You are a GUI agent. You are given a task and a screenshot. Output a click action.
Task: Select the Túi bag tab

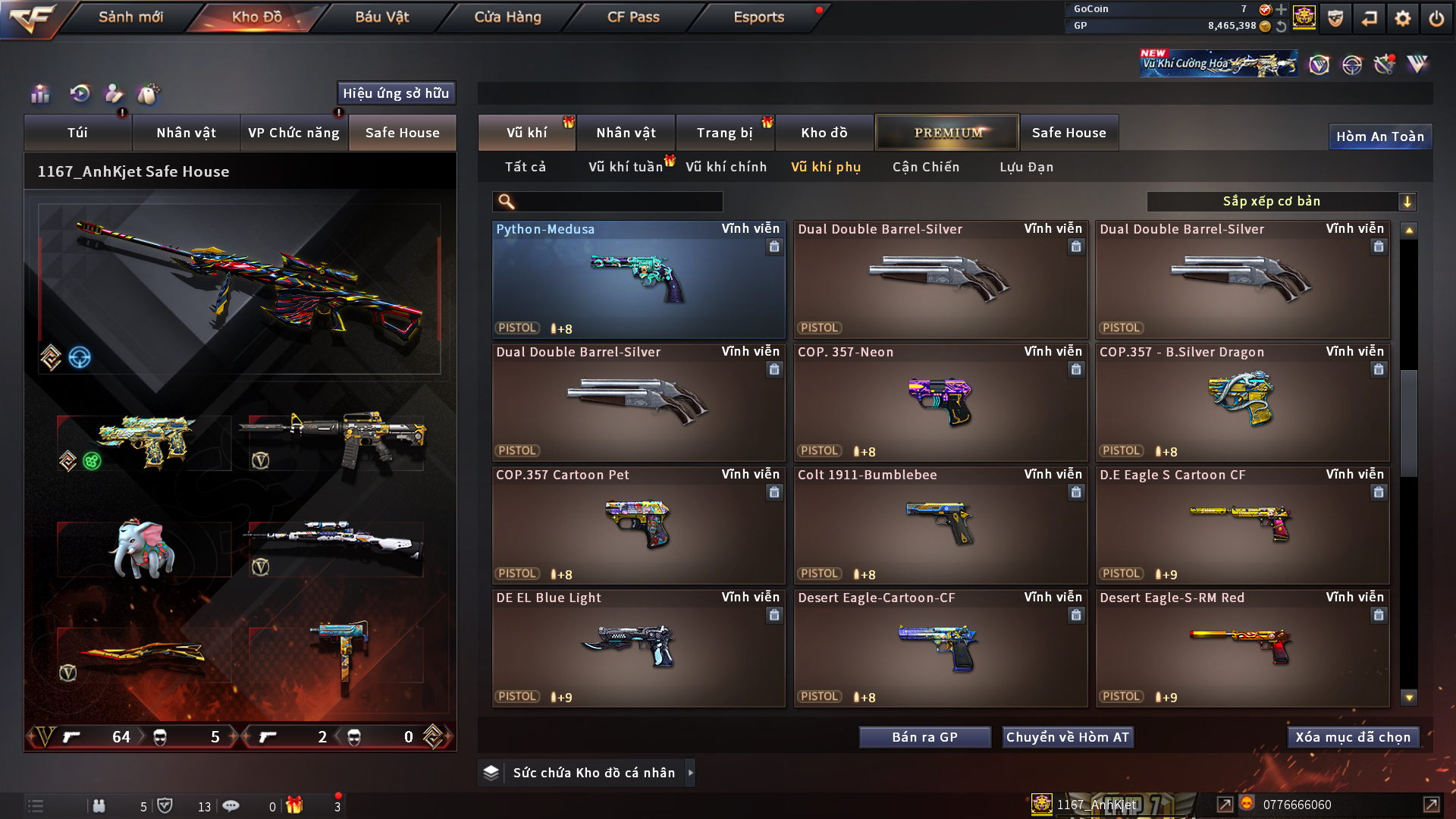pos(77,133)
